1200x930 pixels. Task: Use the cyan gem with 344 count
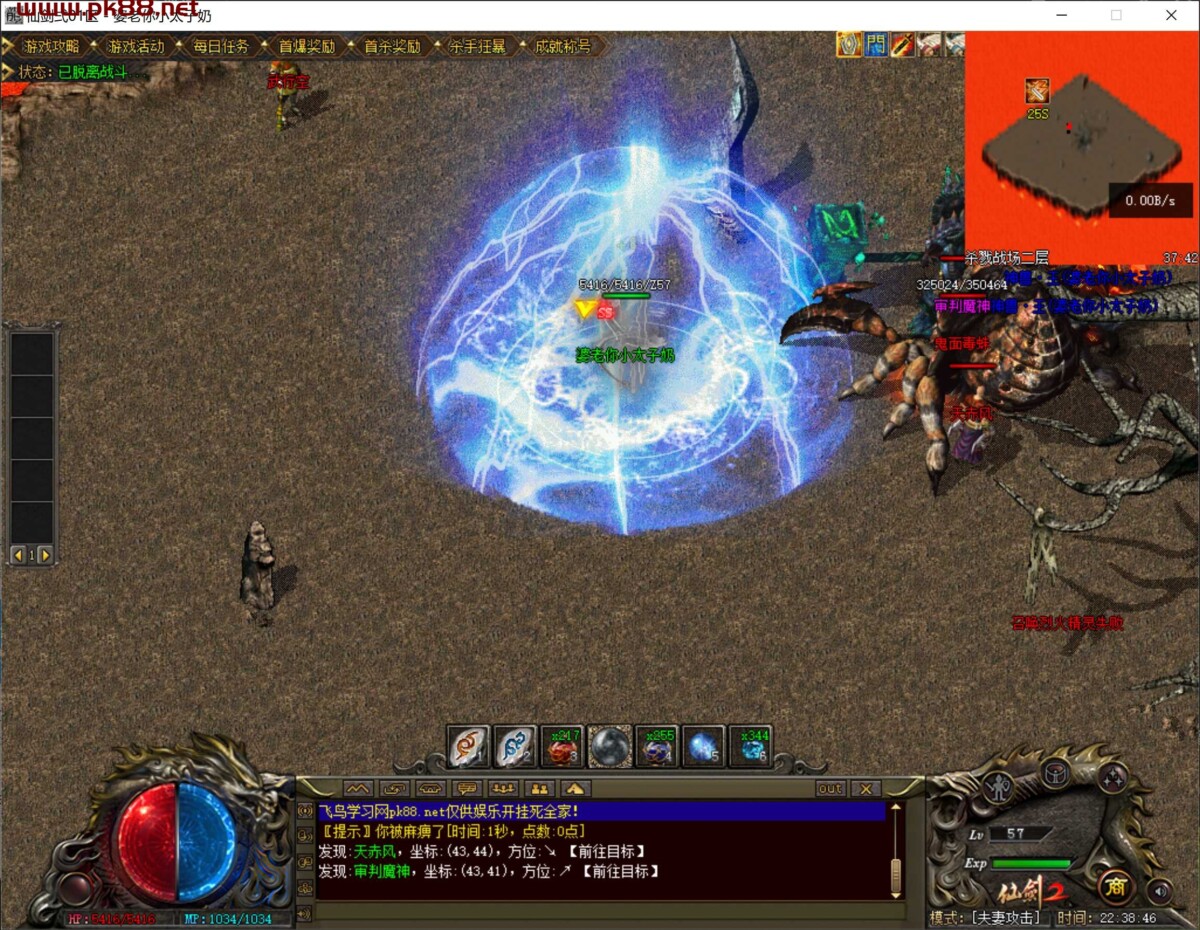[x=750, y=746]
